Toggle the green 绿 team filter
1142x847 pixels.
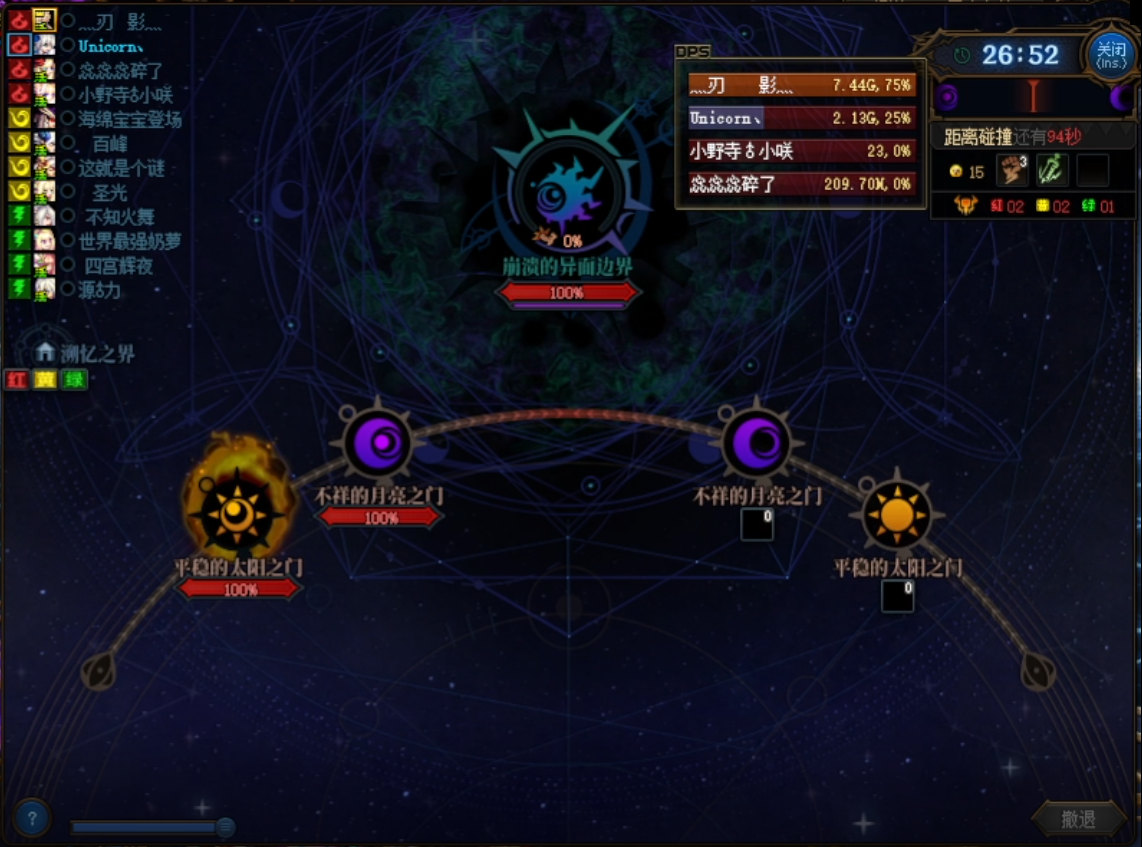(x=74, y=380)
